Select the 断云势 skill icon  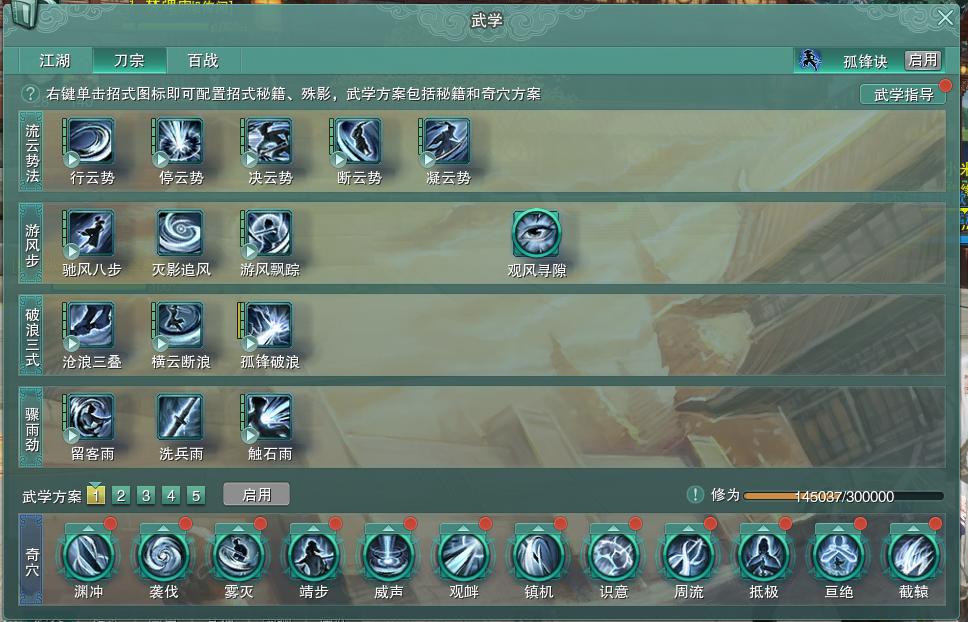pyautogui.click(x=359, y=142)
